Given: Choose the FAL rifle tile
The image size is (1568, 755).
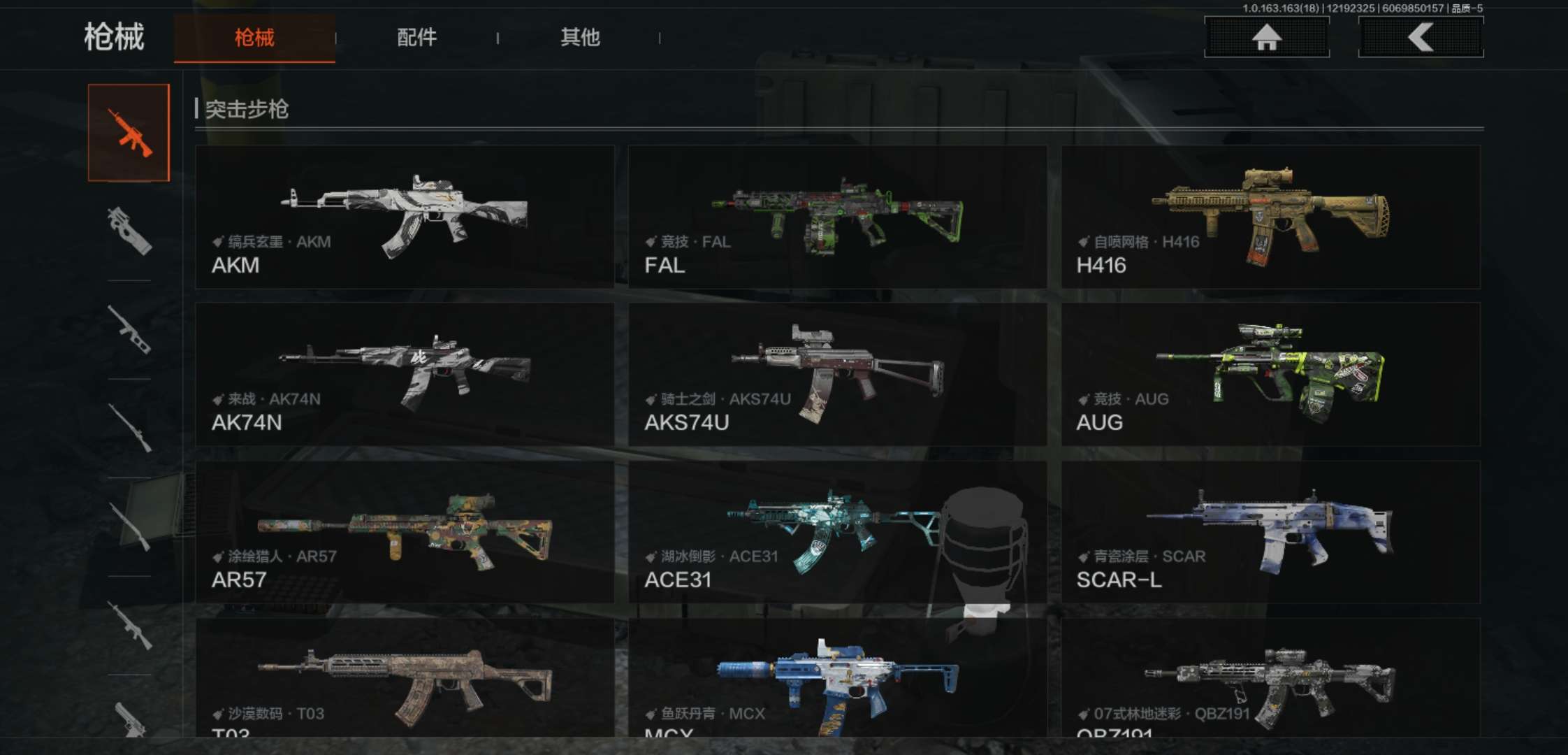Looking at the screenshot, I should point(837,217).
